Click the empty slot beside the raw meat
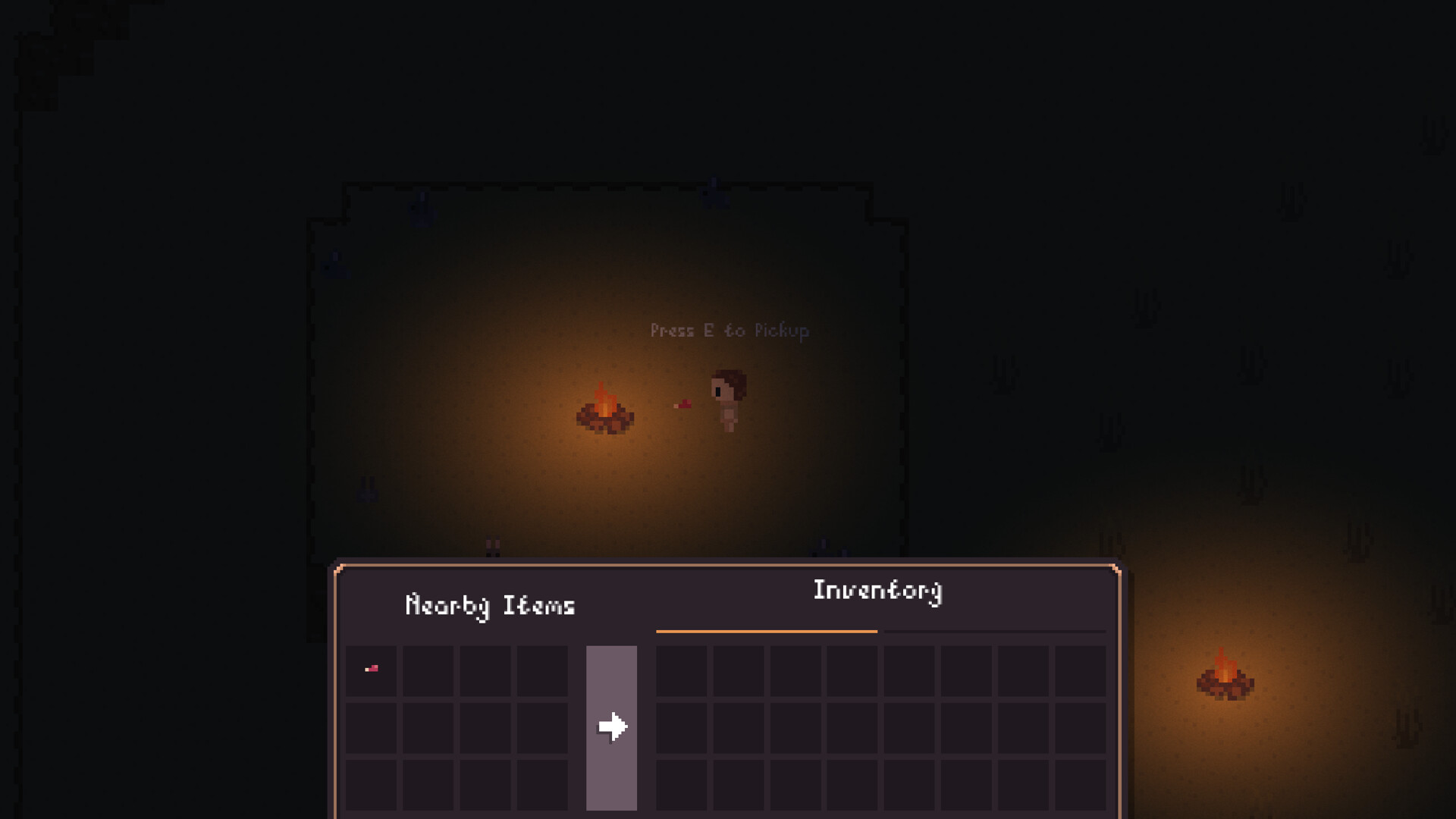The height and width of the screenshot is (819, 1456). (427, 670)
